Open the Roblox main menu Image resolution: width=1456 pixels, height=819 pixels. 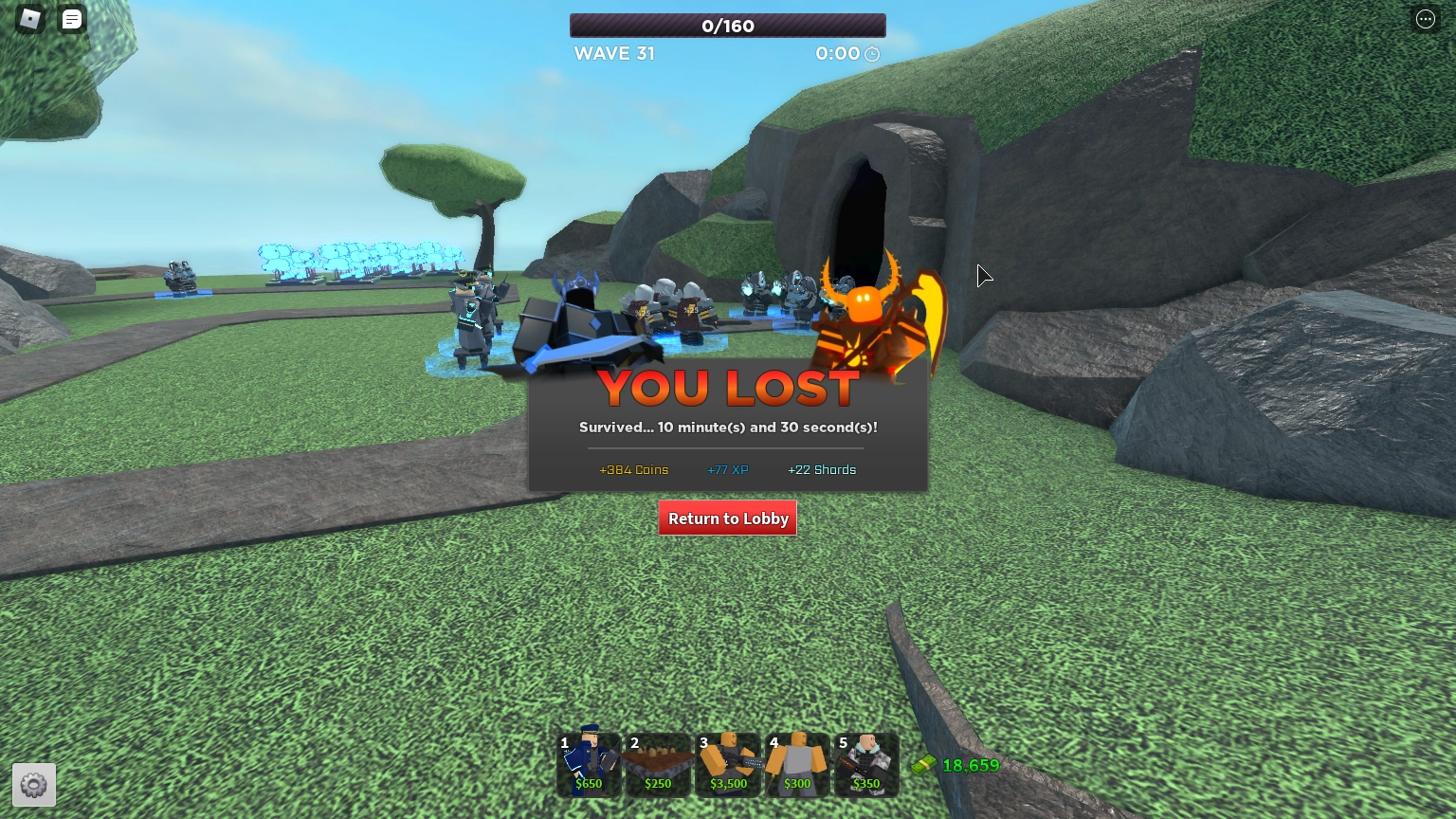click(x=29, y=19)
